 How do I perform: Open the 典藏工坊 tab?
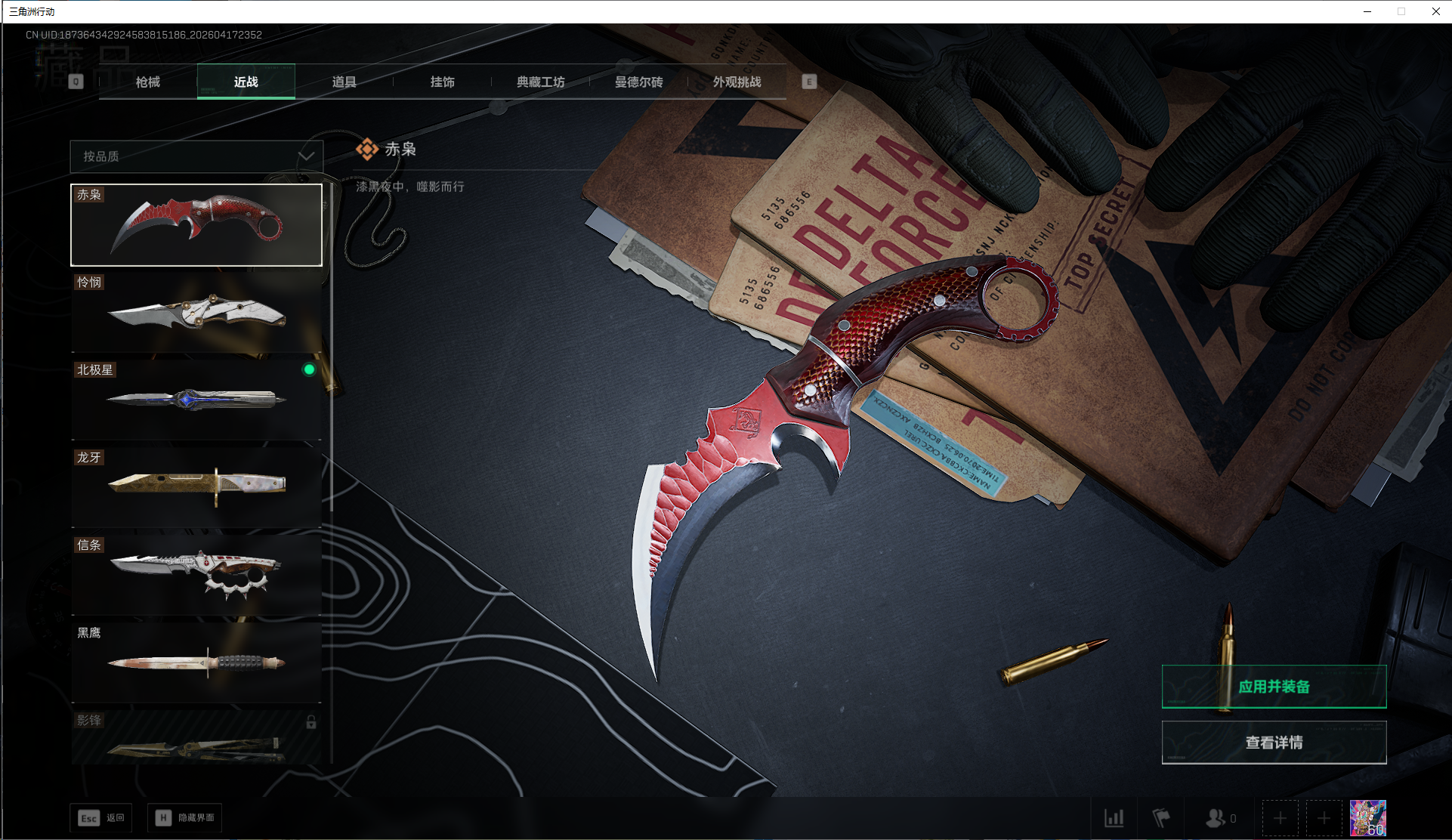[541, 82]
